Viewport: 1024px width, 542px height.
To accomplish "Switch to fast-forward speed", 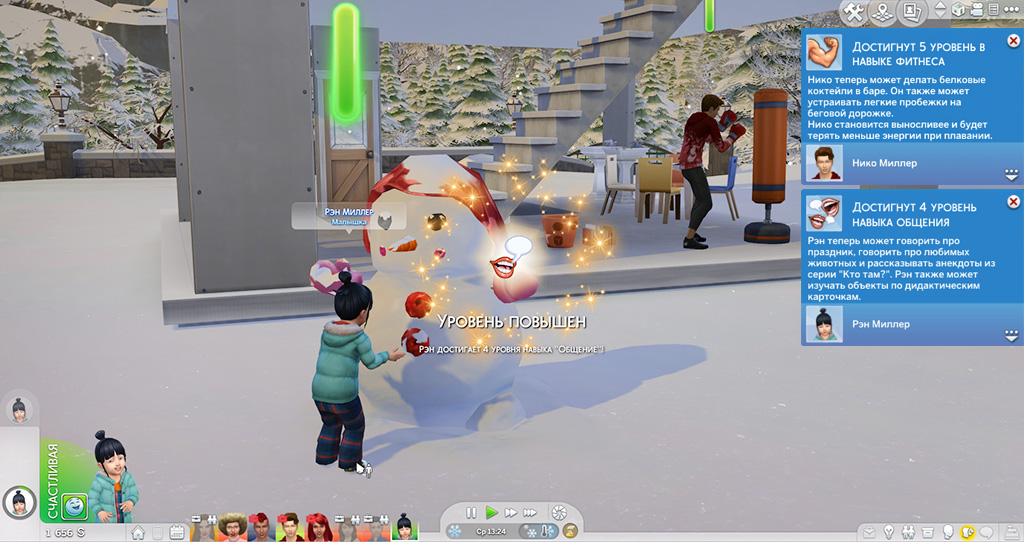I will click(x=511, y=513).
